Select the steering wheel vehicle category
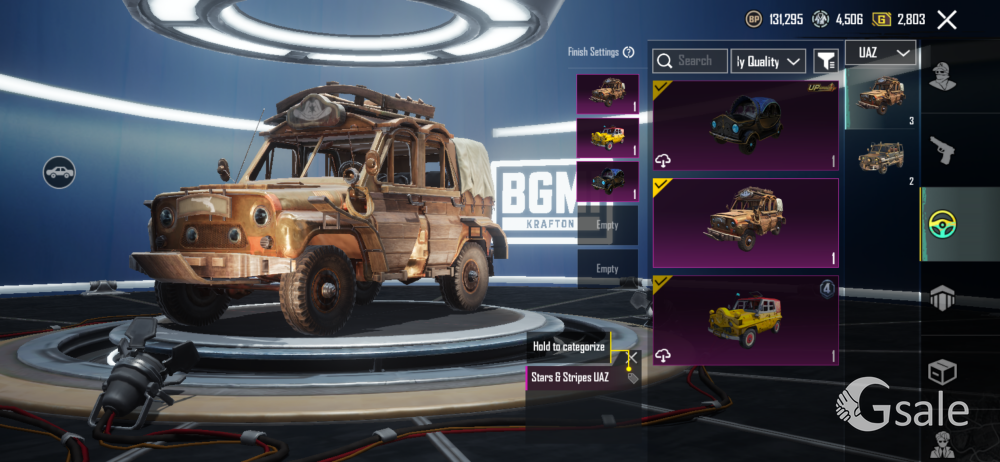This screenshot has height=462, width=1000. click(941, 225)
